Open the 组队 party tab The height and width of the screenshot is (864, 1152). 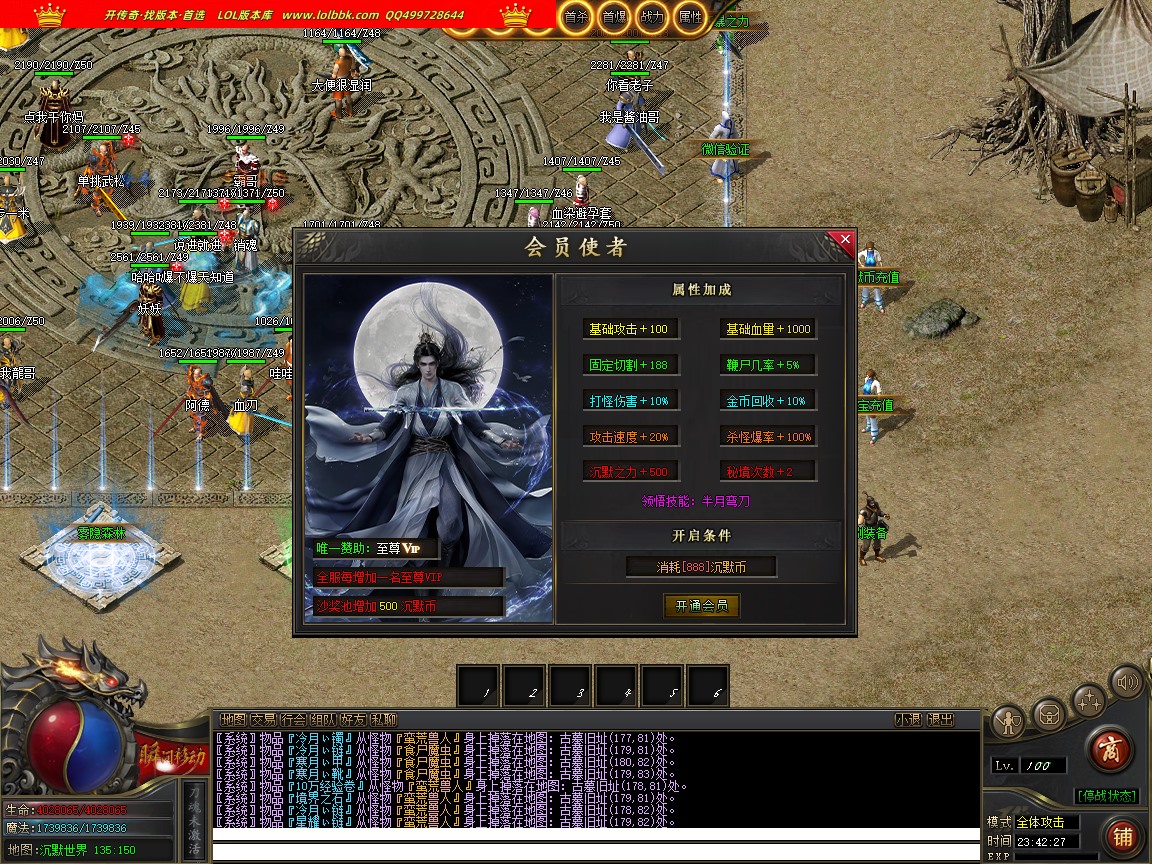[x=323, y=719]
